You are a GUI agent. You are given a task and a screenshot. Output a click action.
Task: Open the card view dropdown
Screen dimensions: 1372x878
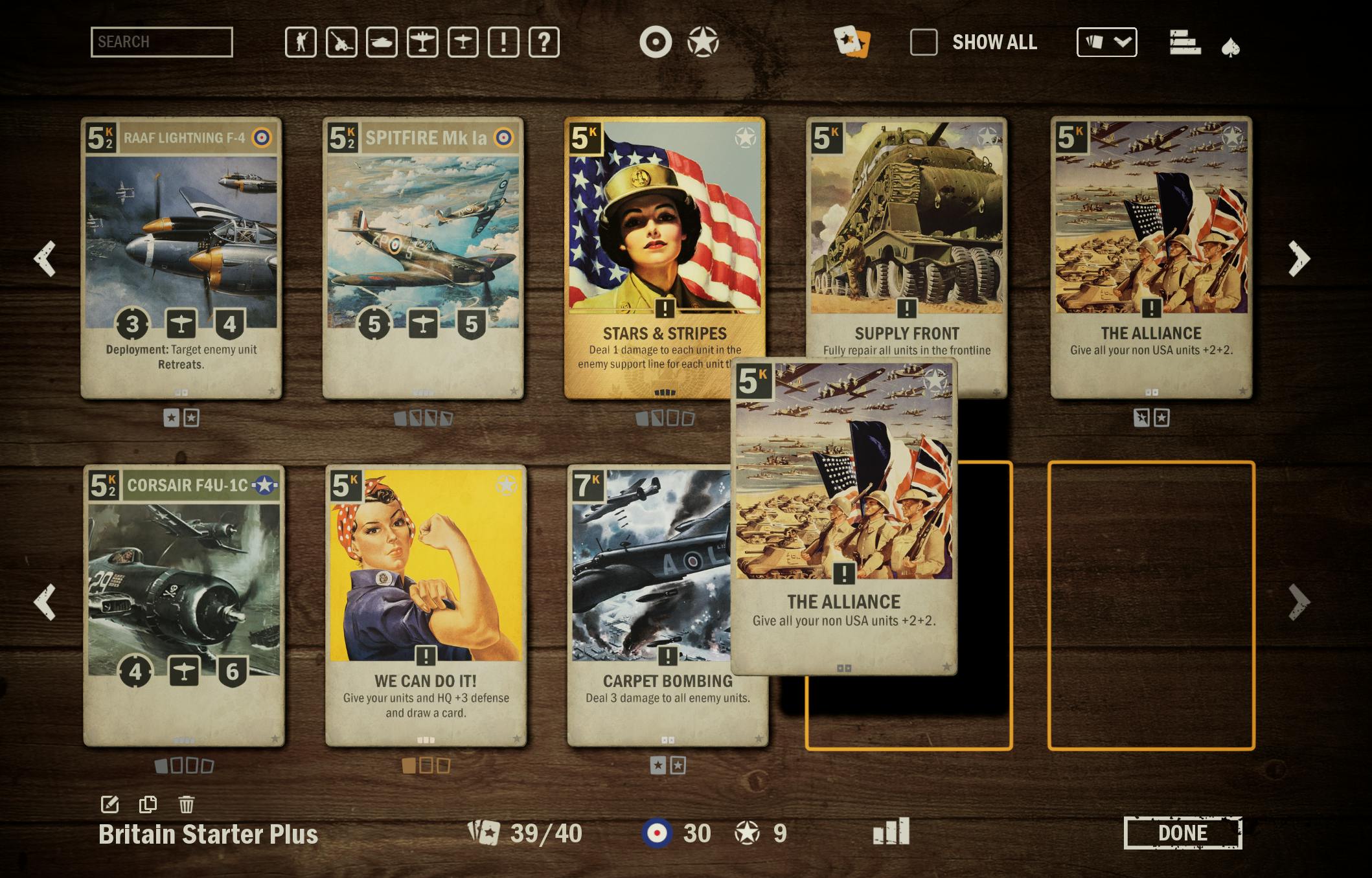click(1106, 43)
